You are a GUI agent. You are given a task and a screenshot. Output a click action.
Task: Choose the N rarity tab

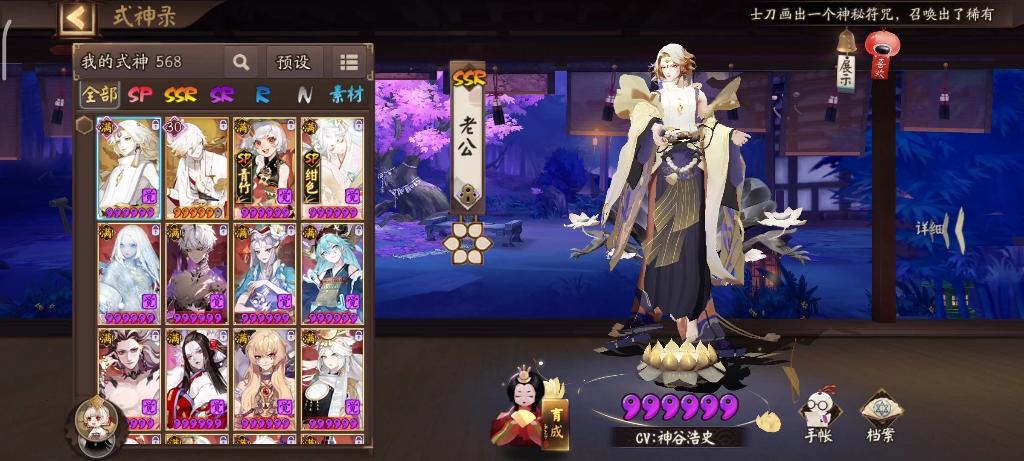(x=303, y=95)
